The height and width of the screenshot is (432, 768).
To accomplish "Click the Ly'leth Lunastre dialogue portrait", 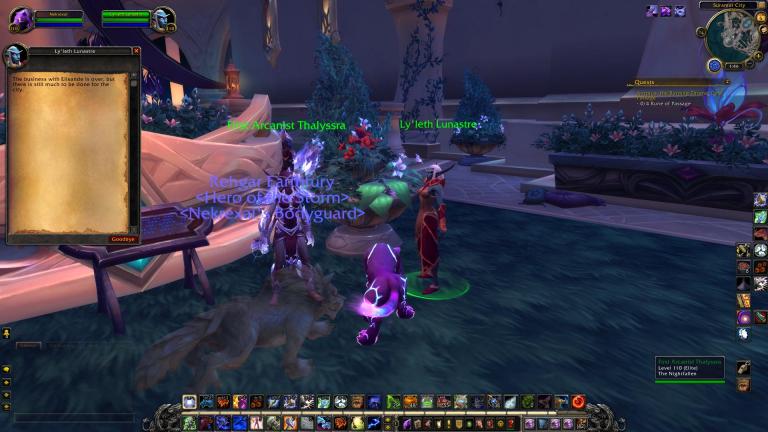I will point(15,57).
